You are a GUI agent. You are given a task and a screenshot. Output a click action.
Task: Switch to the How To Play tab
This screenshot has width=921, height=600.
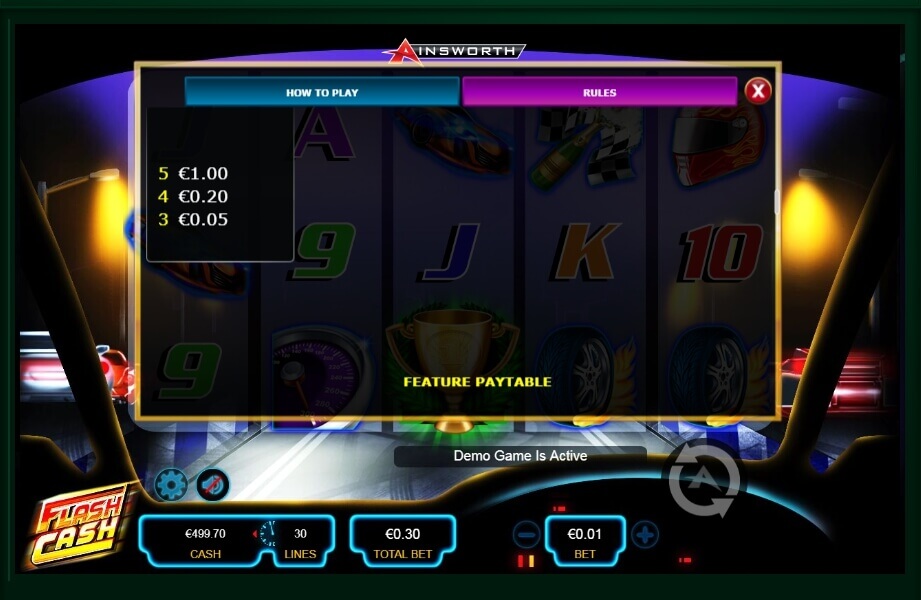(322, 92)
